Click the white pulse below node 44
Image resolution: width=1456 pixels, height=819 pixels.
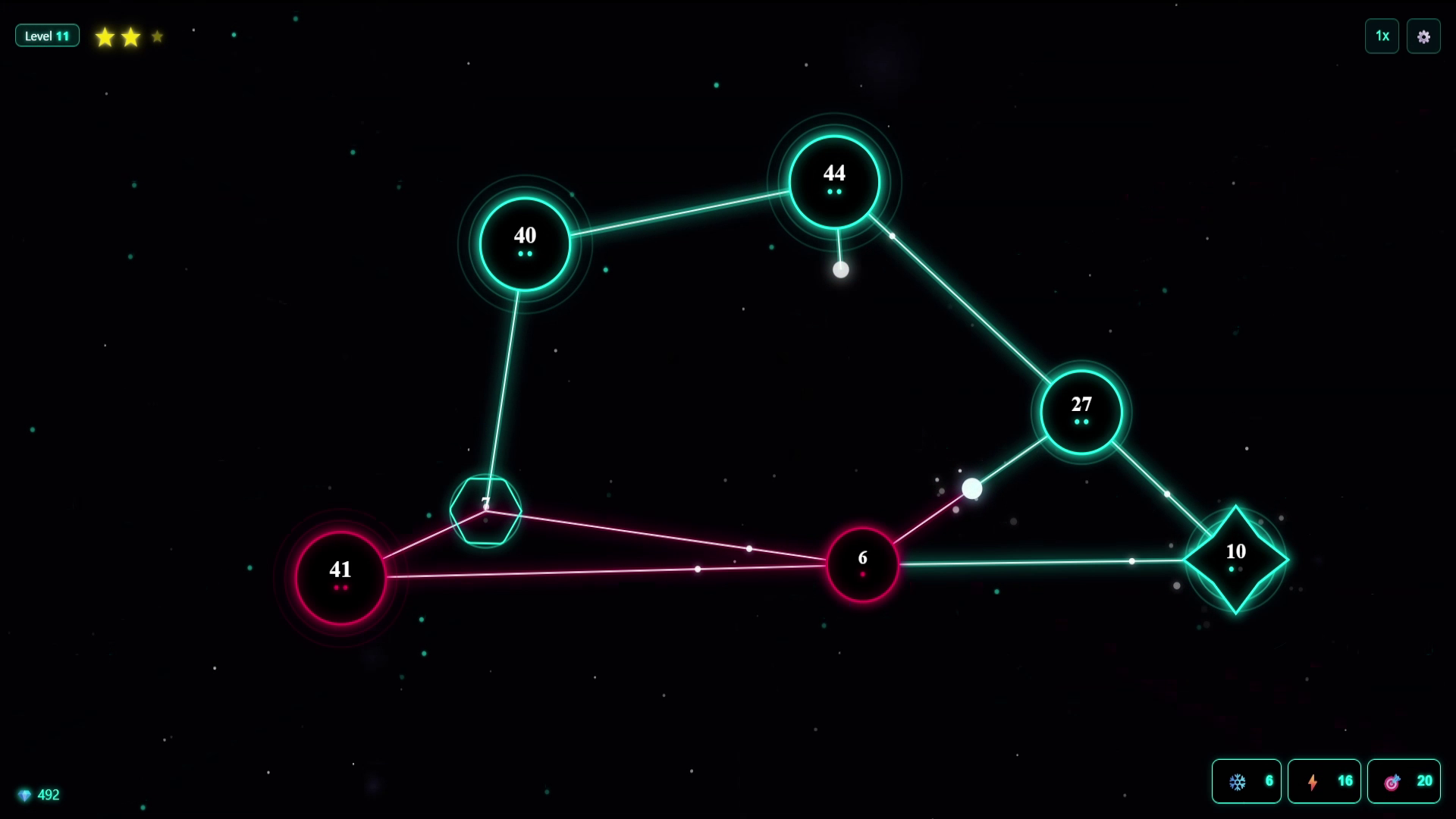[x=840, y=270]
